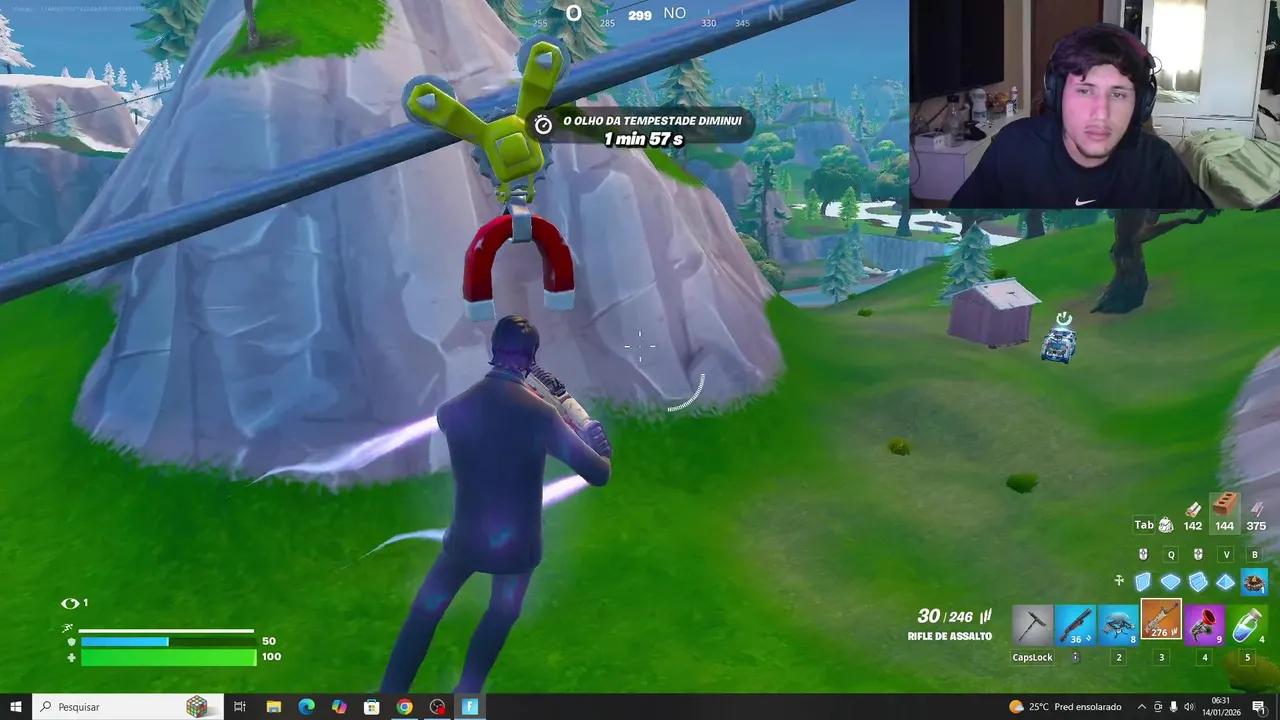Select the campfire trap slot
The image size is (1280, 720).
[x=1255, y=581]
